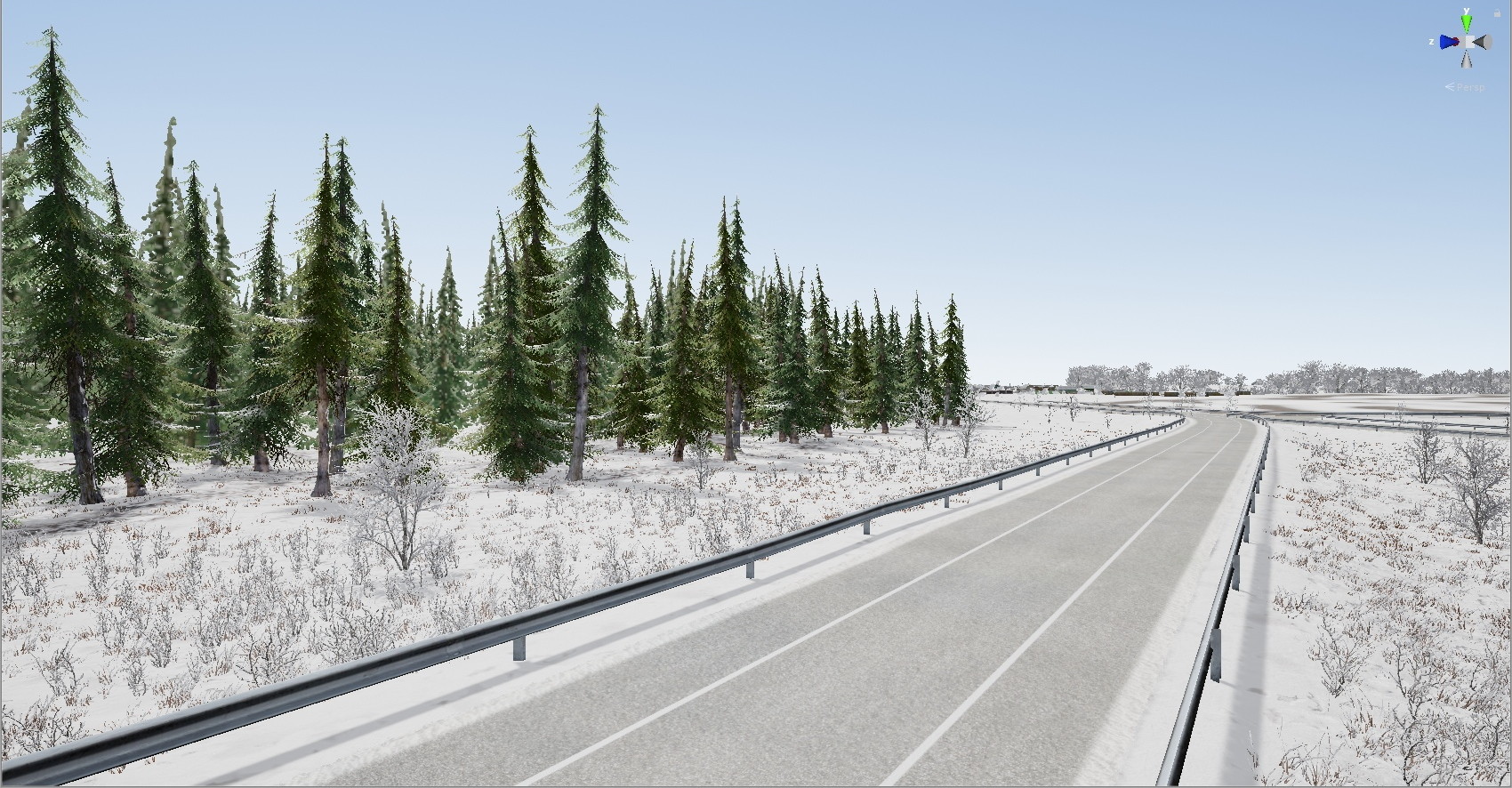The height and width of the screenshot is (788, 1512).
Task: Click the Z label next to the blue cone
Action: click(1431, 42)
